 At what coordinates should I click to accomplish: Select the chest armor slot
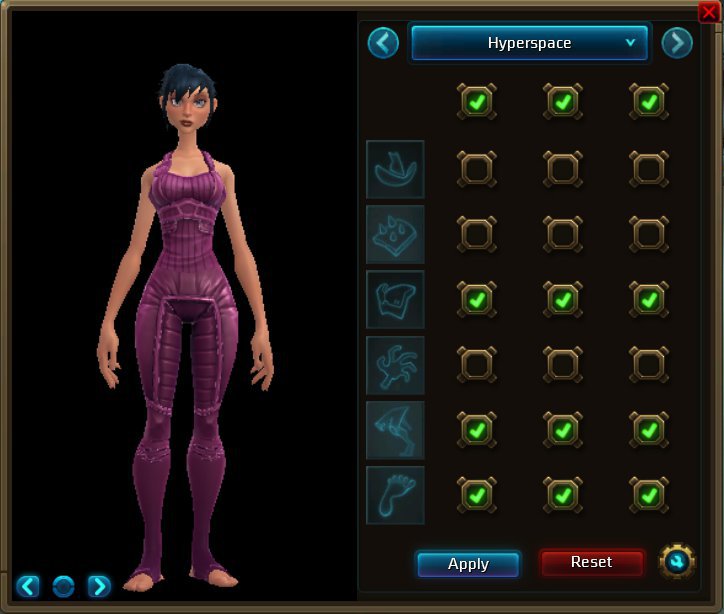coord(395,299)
